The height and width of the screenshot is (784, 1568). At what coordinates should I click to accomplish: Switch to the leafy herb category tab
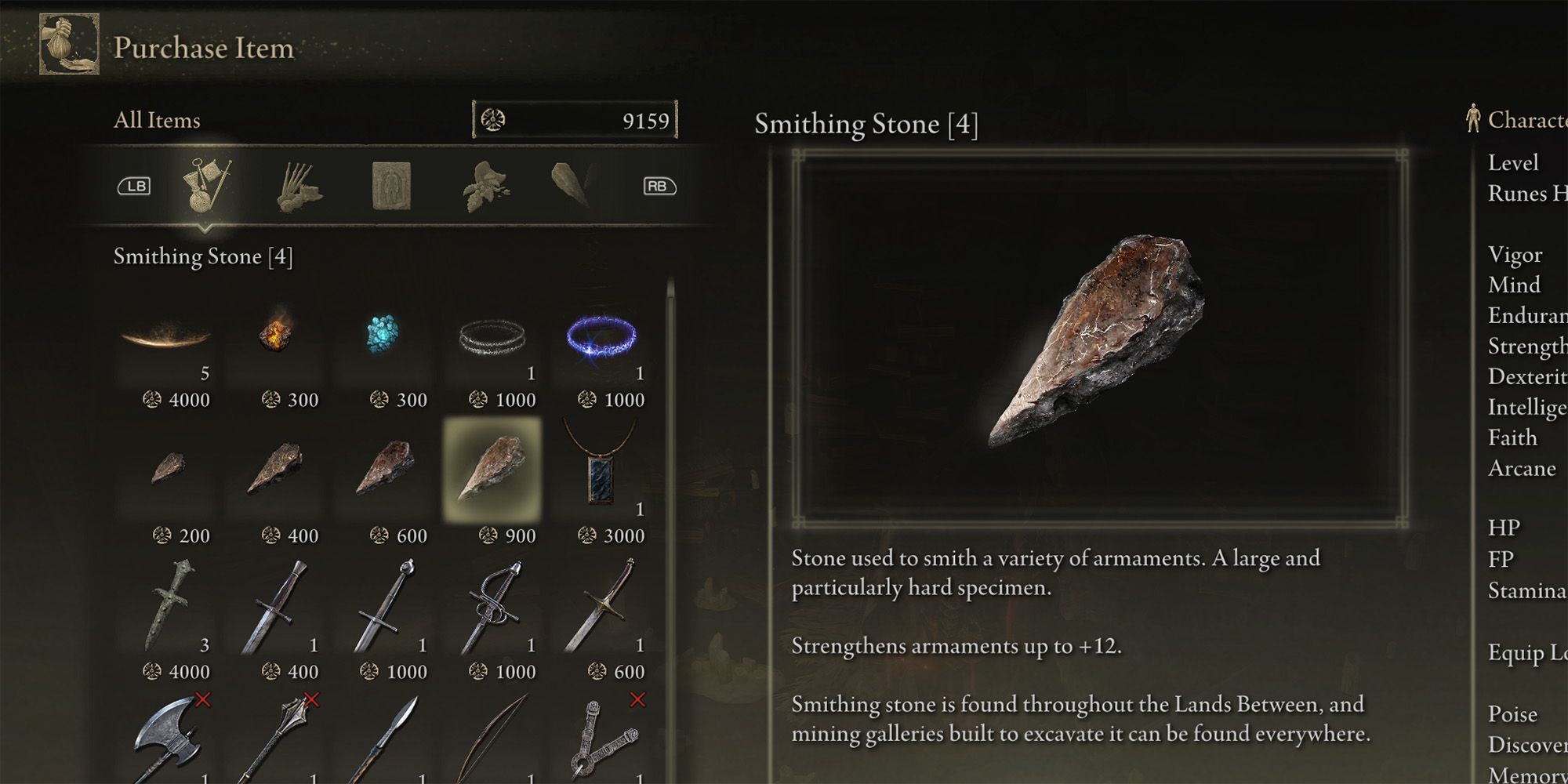click(485, 187)
